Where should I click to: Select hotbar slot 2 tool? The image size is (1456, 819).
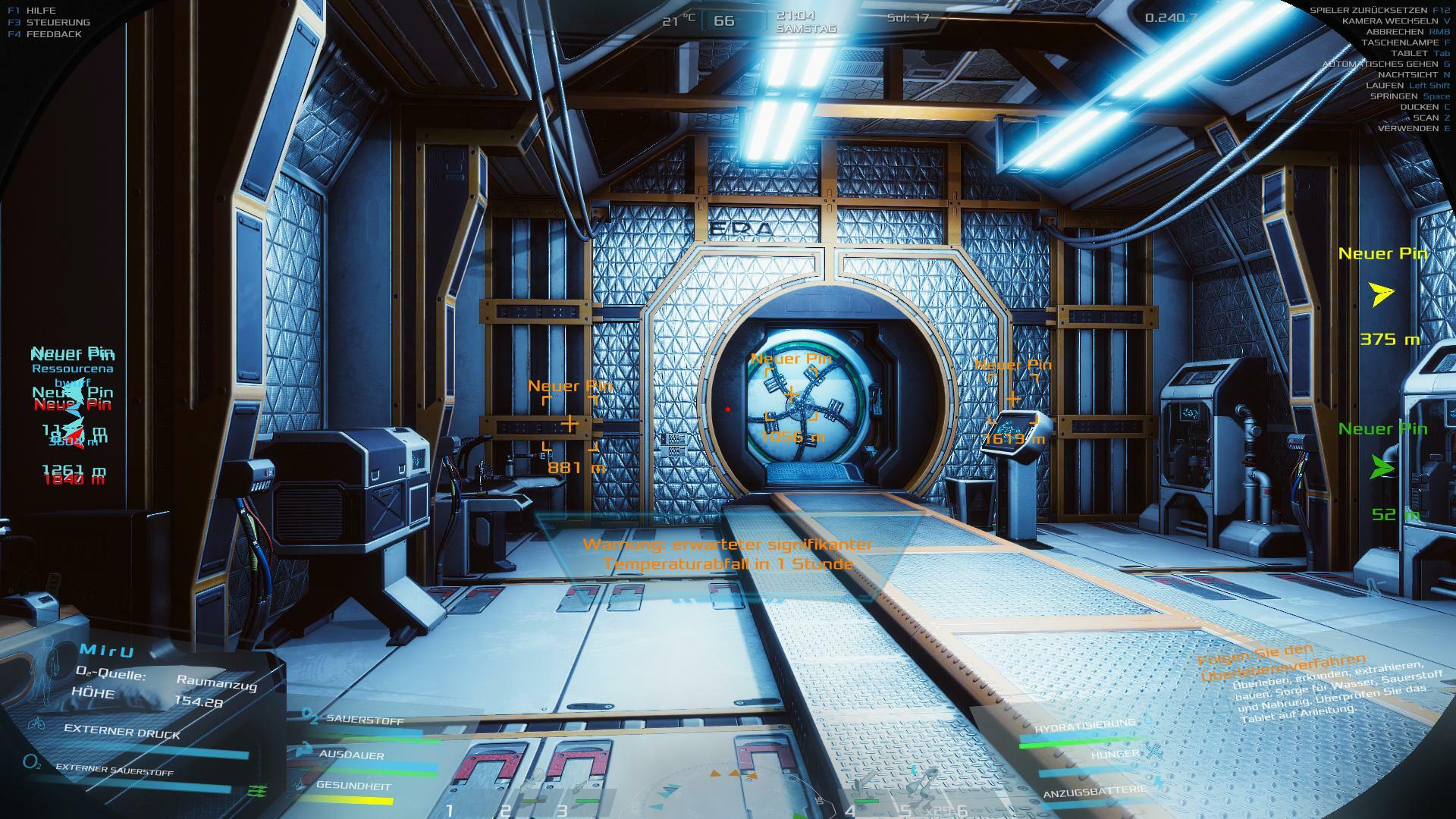pos(531,795)
